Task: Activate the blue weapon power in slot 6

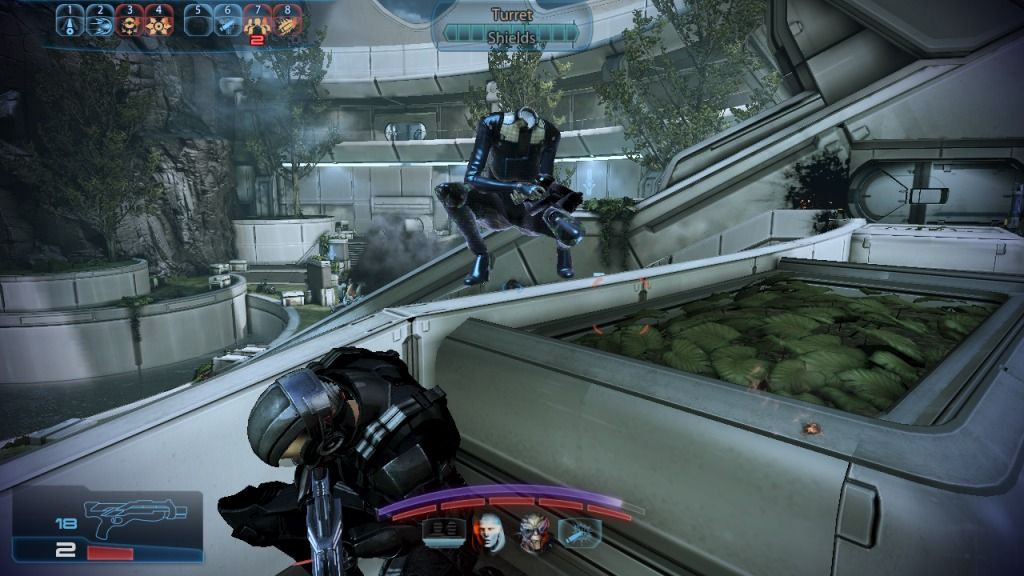Action: pyautogui.click(x=228, y=21)
